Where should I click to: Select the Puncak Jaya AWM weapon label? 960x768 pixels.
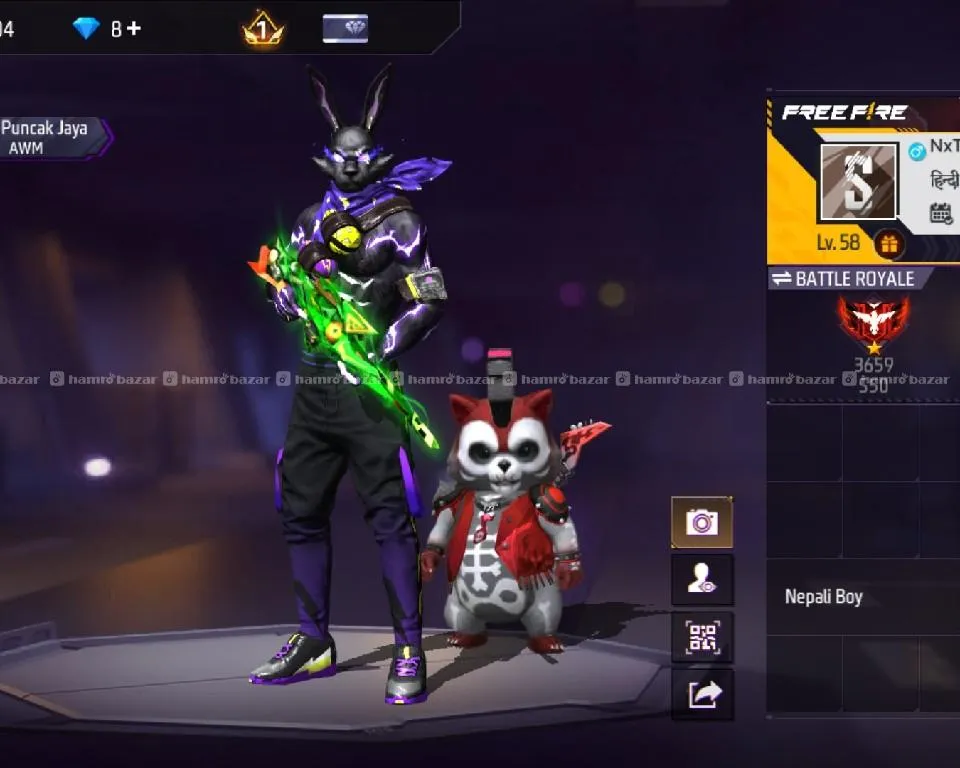(48, 137)
